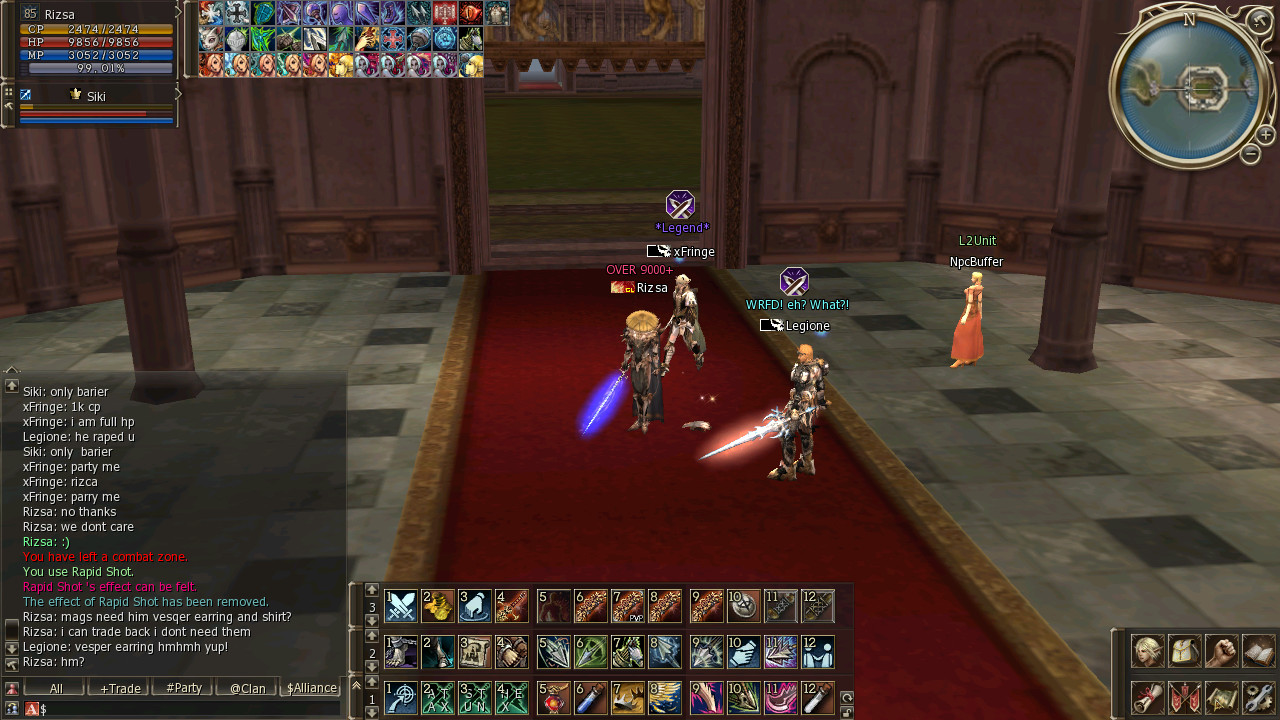This screenshot has height=720, width=1280.
Task: Open the actions fist icon
Action: [x=1221, y=651]
